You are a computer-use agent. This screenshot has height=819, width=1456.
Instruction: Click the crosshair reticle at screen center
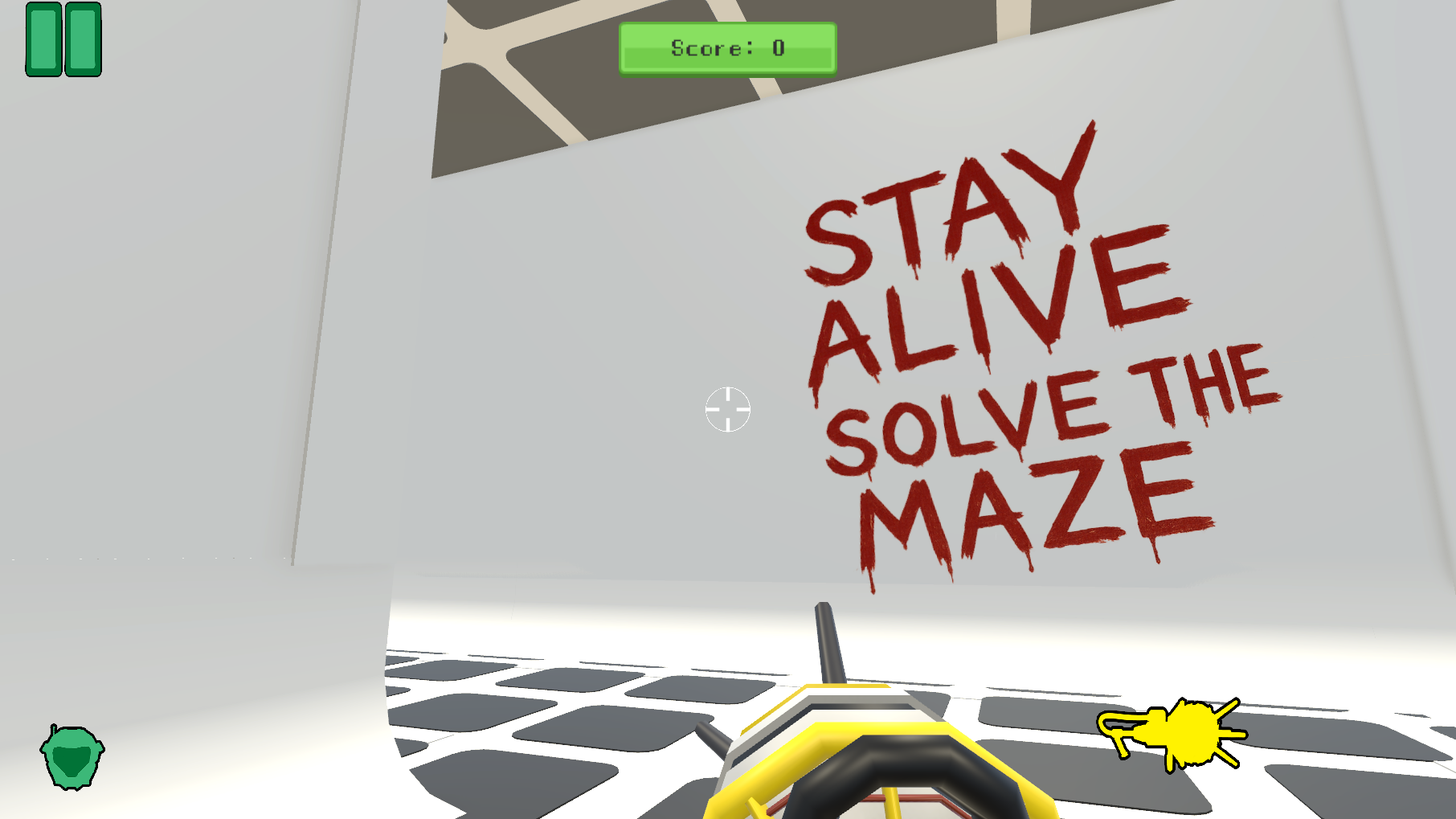point(728,410)
